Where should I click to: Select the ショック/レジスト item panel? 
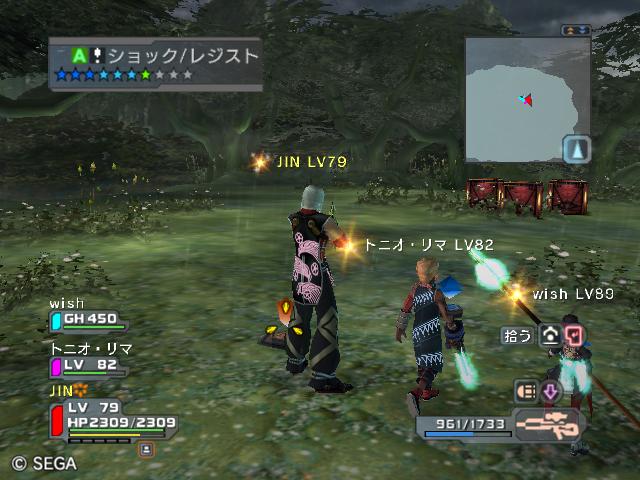tap(156, 64)
